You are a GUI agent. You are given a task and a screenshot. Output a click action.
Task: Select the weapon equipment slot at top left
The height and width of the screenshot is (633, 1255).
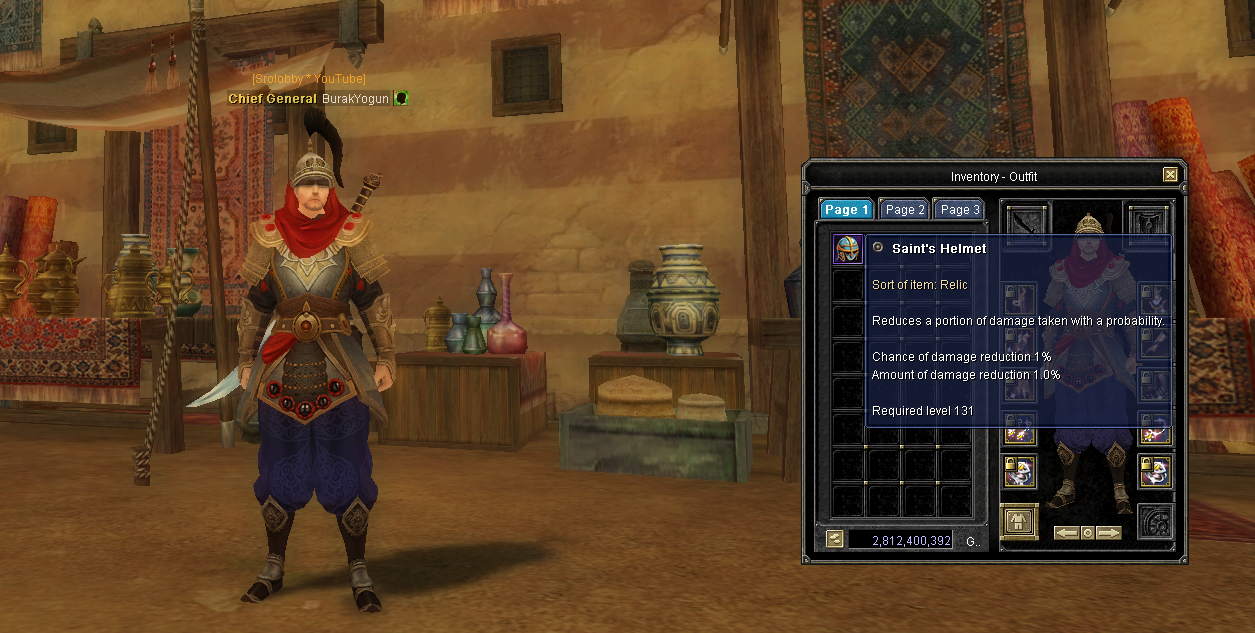click(1025, 221)
